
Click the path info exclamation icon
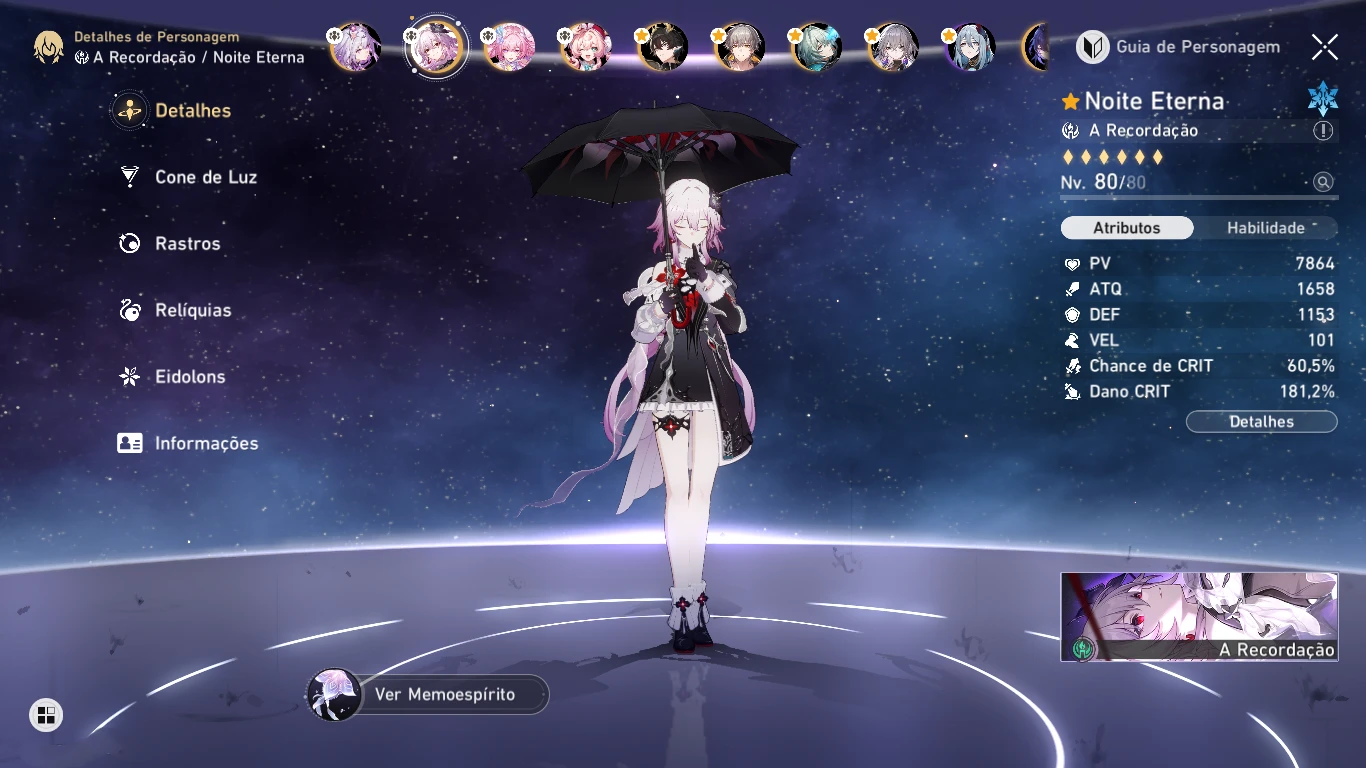(x=1323, y=131)
